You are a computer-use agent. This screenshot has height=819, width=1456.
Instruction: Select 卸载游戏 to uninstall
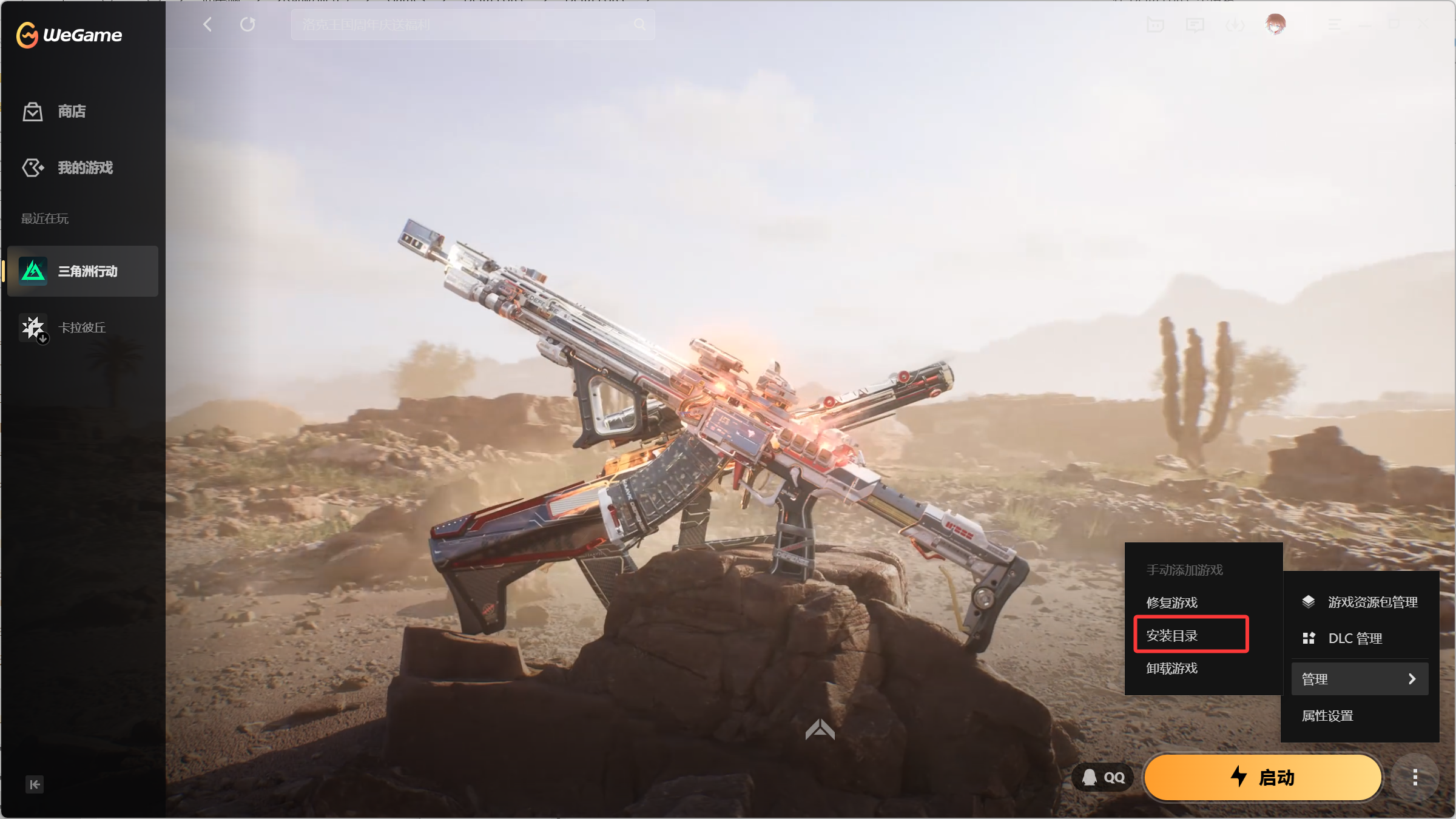coord(1172,668)
